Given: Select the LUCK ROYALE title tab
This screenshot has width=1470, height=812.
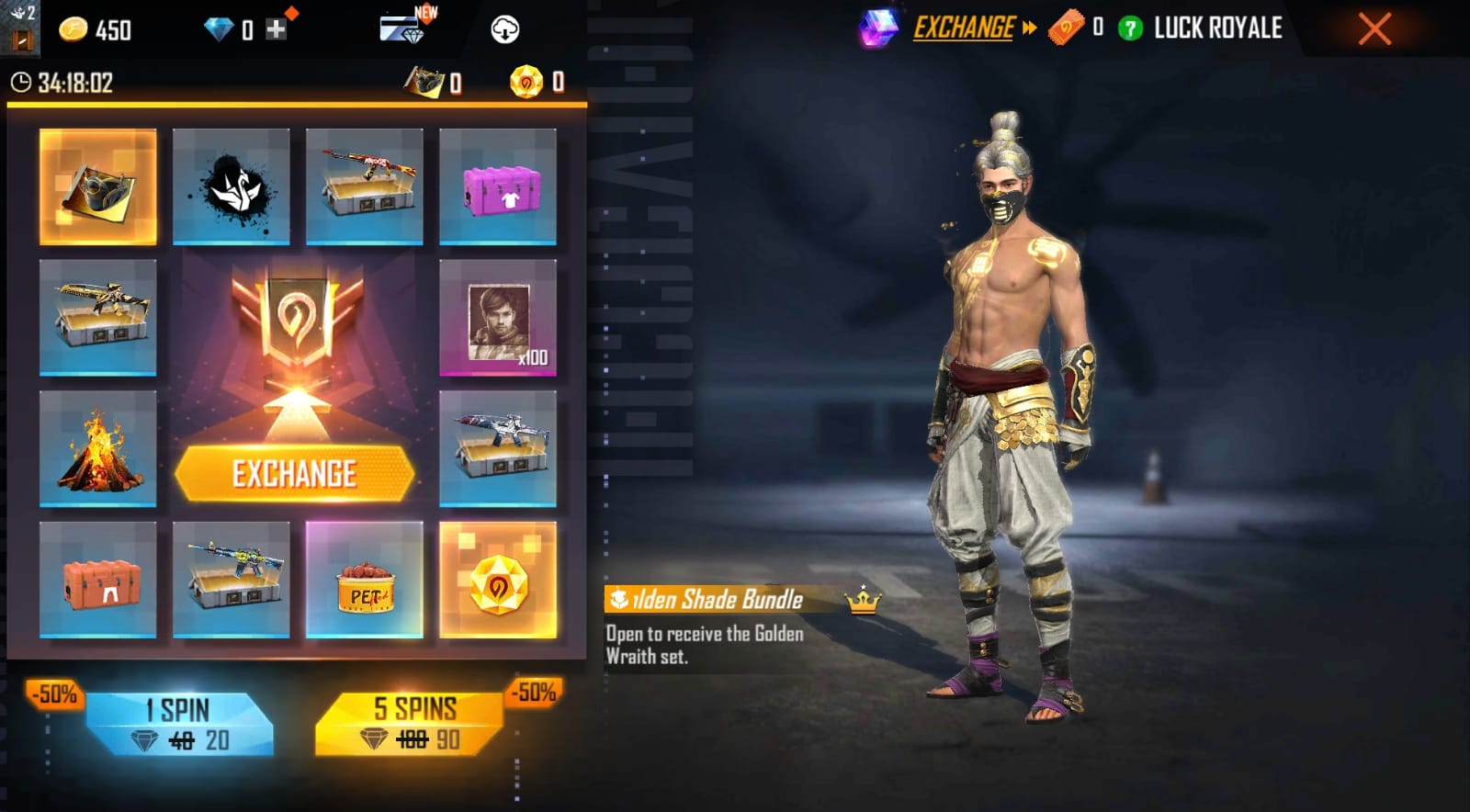Looking at the screenshot, I should (1215, 28).
